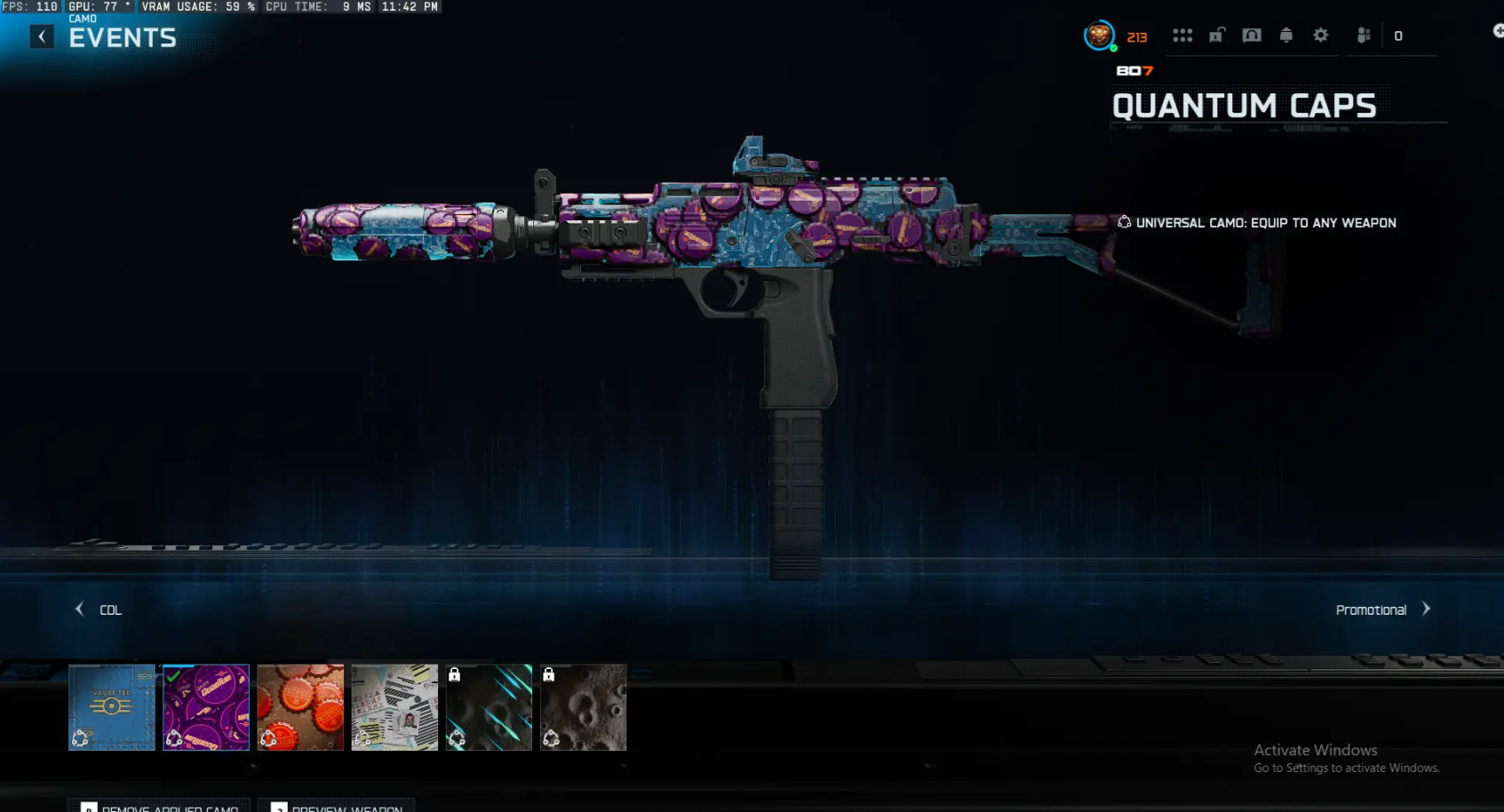Image resolution: width=1504 pixels, height=812 pixels.
Task: Open the notifications bell icon
Action: (1285, 35)
